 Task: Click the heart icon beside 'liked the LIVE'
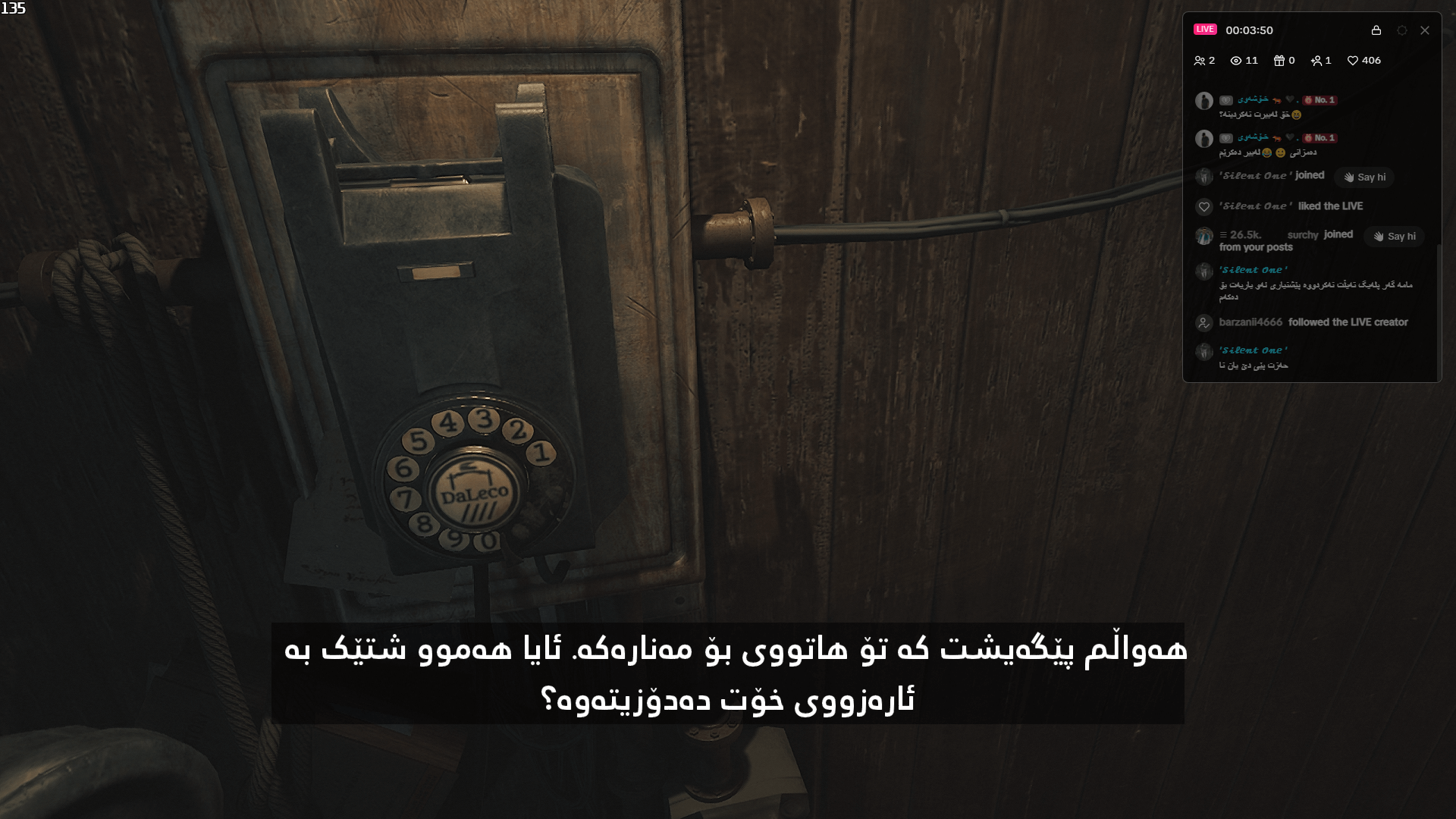[1204, 206]
